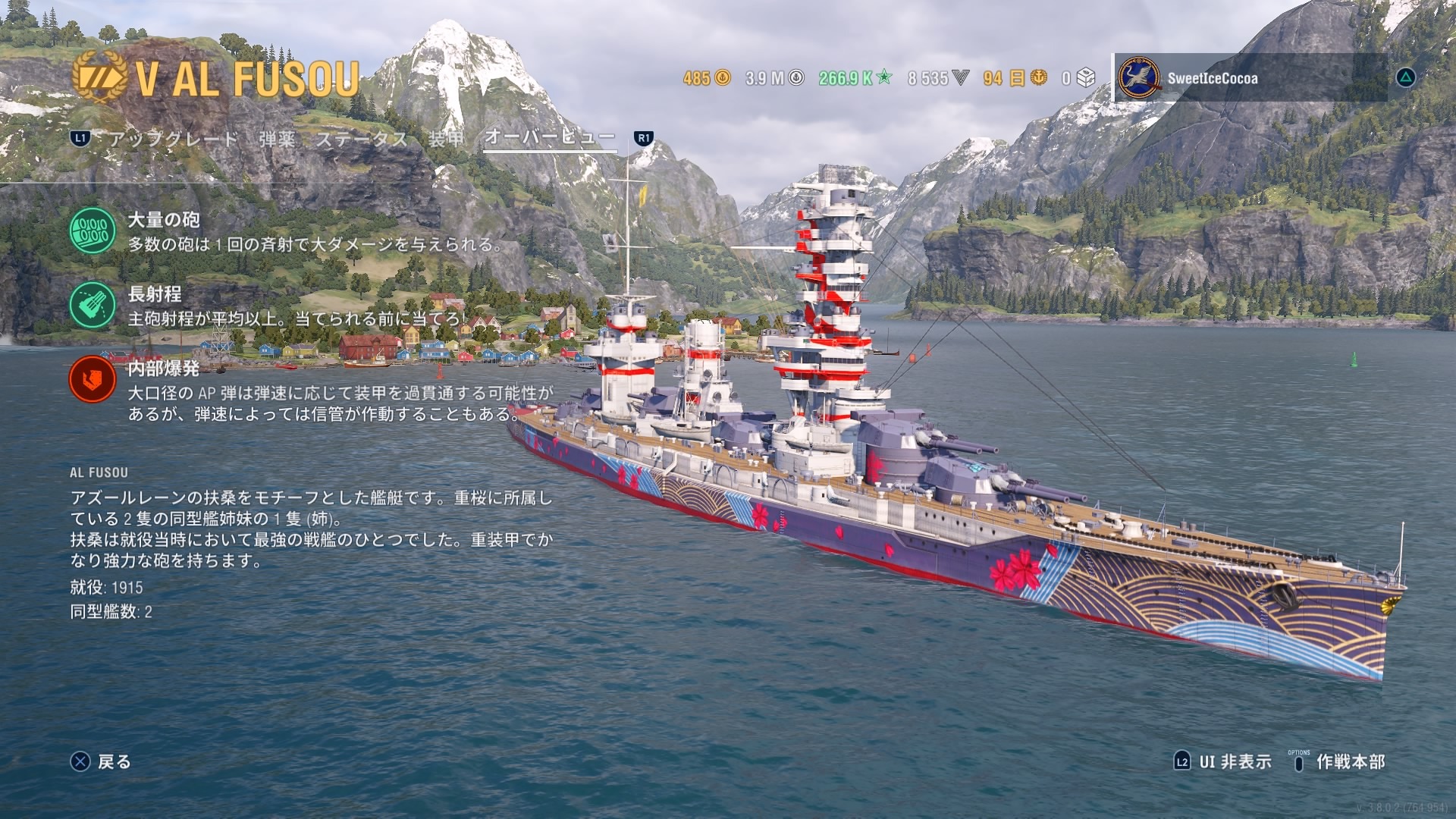Open the SweetIceCocoa player profile
Image resolution: width=1456 pixels, height=819 pixels.
(x=1212, y=78)
